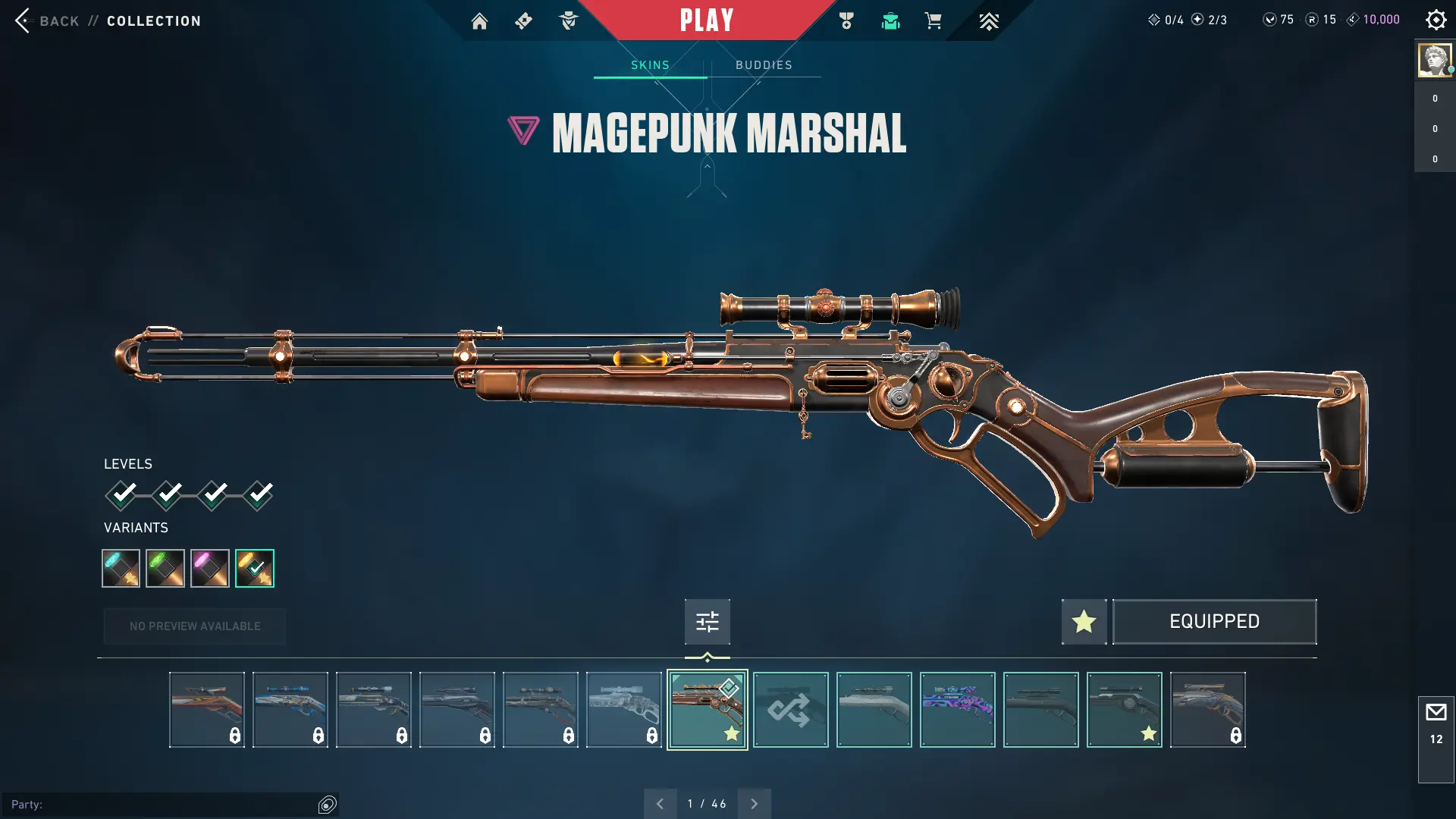The width and height of the screenshot is (1456, 819).
Task: Click the EQUIPPED button
Action: coord(1214,622)
